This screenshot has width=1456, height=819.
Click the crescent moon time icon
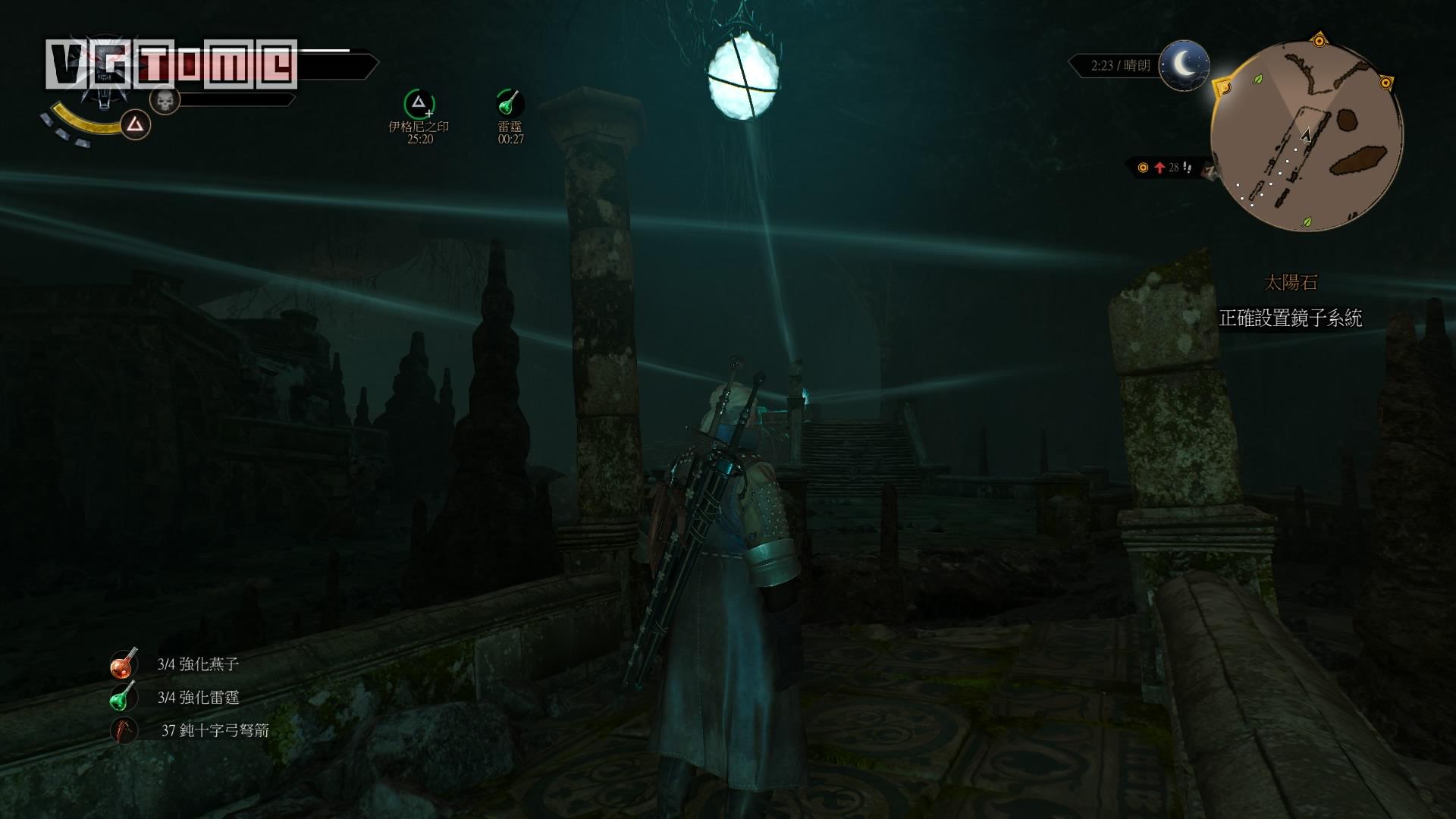pos(1185,66)
